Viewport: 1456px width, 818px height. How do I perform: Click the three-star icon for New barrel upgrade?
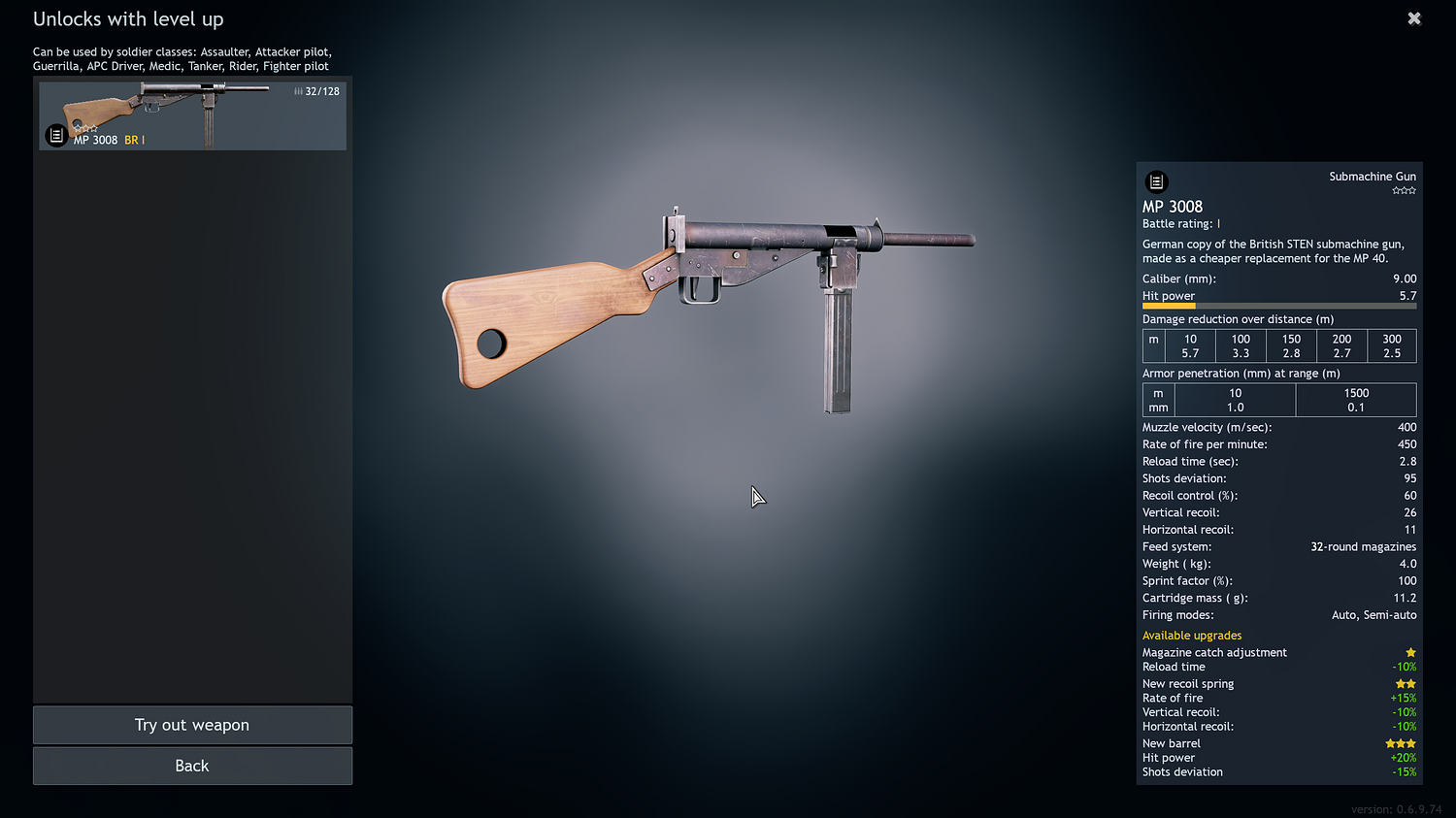point(1400,742)
